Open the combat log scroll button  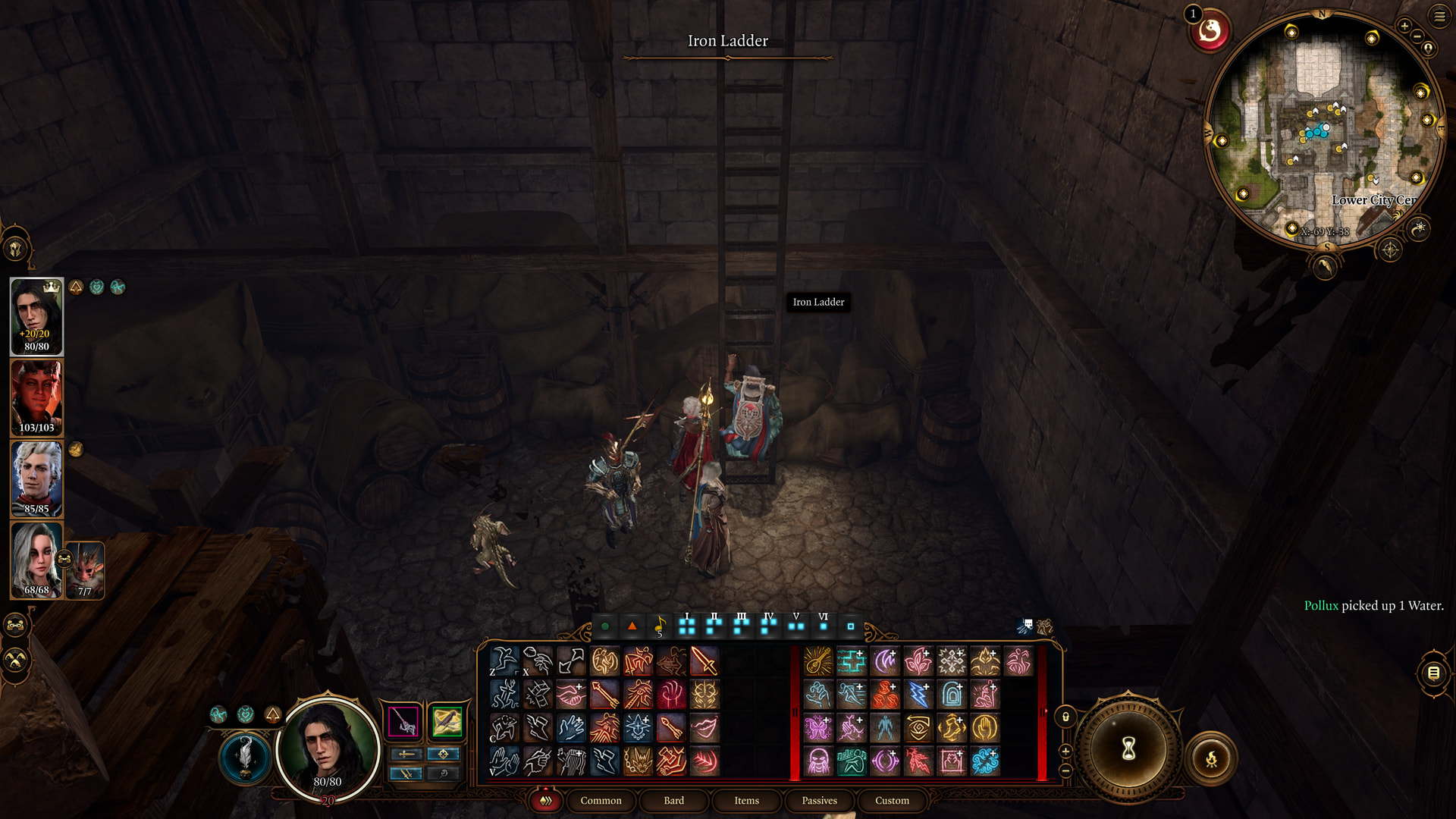(1433, 673)
